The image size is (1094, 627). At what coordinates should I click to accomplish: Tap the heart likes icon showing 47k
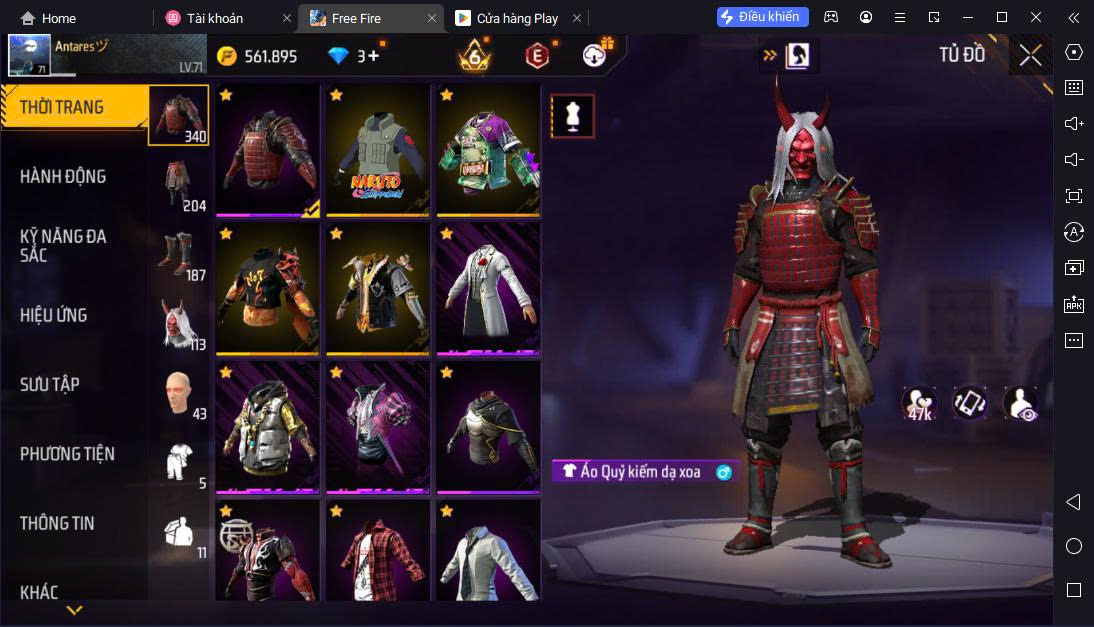918,402
